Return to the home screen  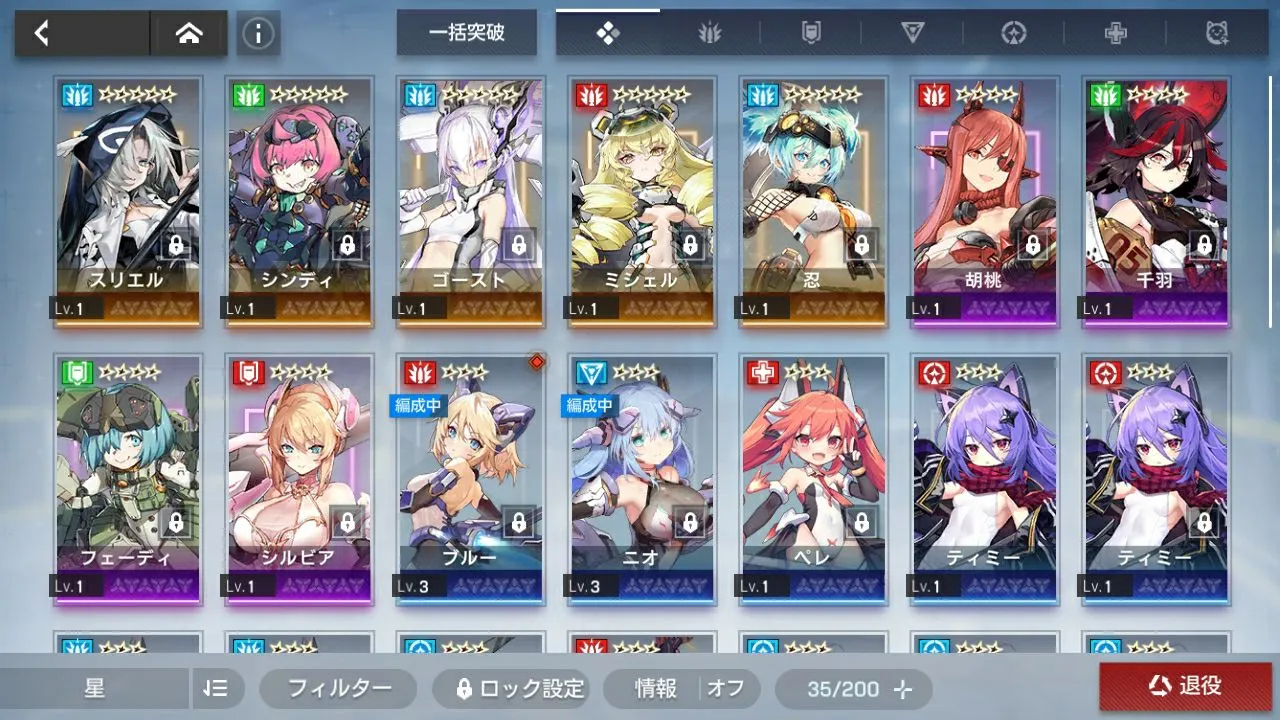pyautogui.click(x=188, y=33)
